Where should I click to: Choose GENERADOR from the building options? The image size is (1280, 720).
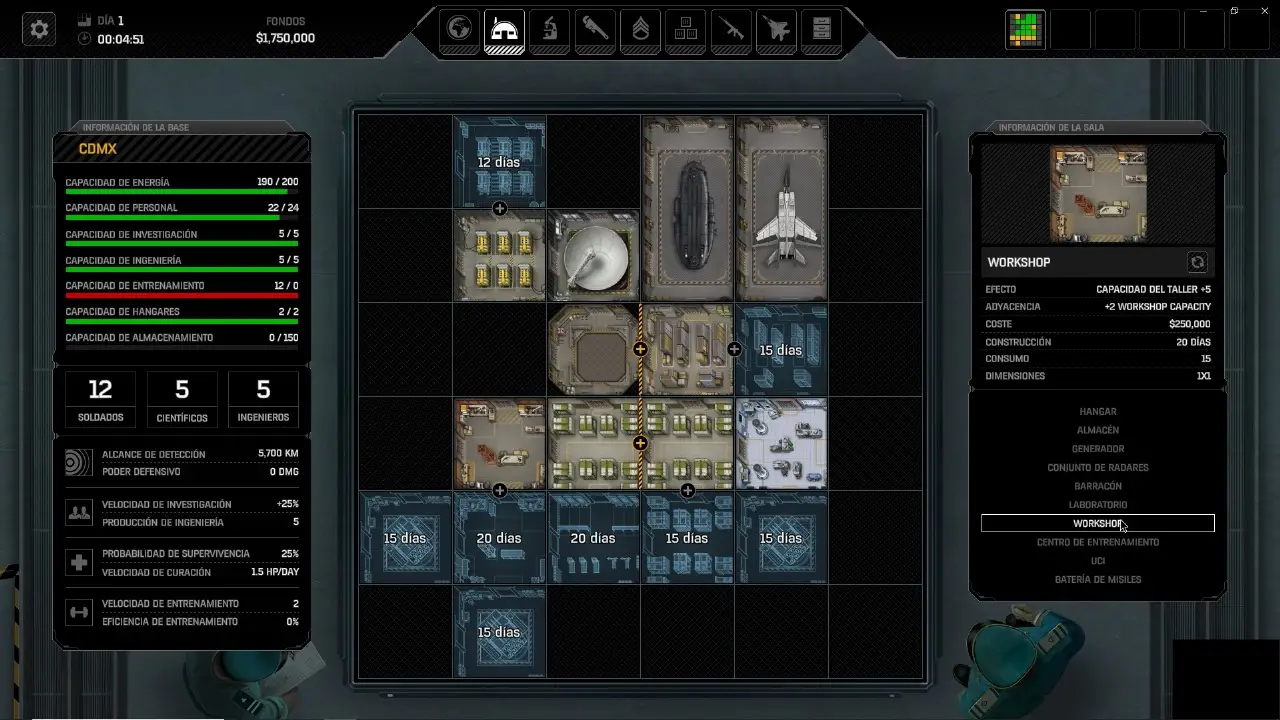(1097, 448)
